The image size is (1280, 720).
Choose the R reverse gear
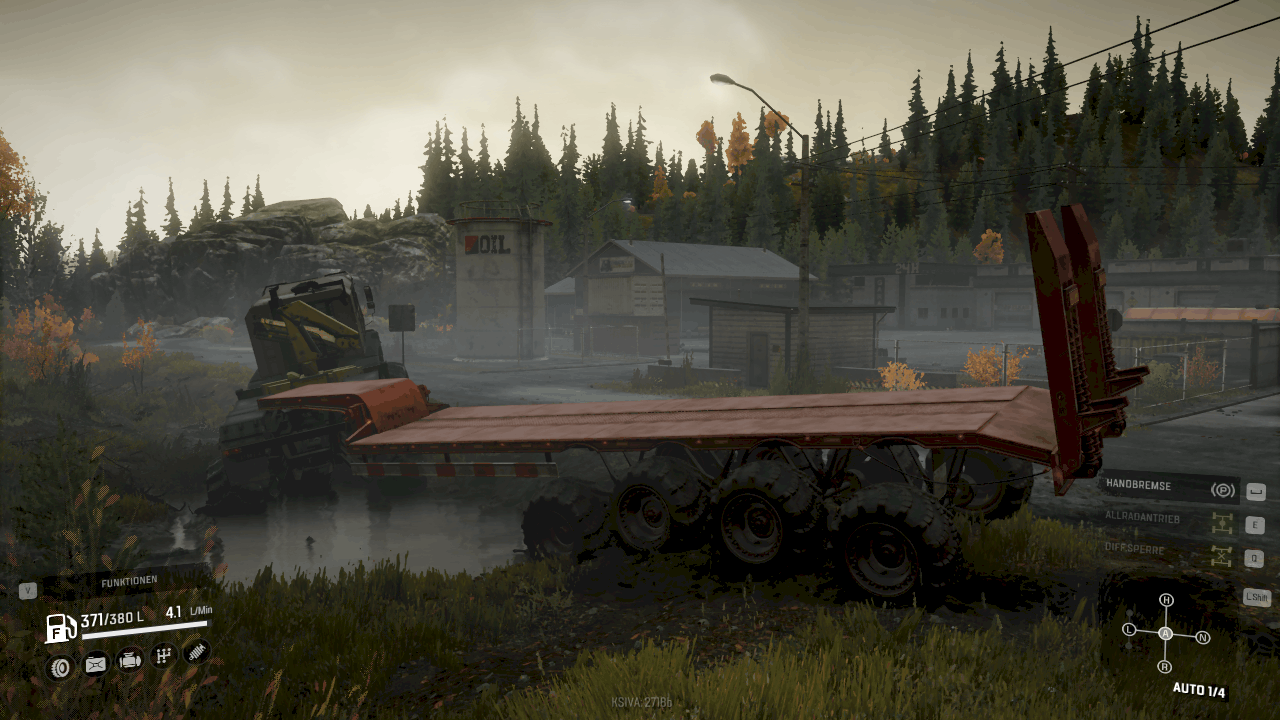1164,666
